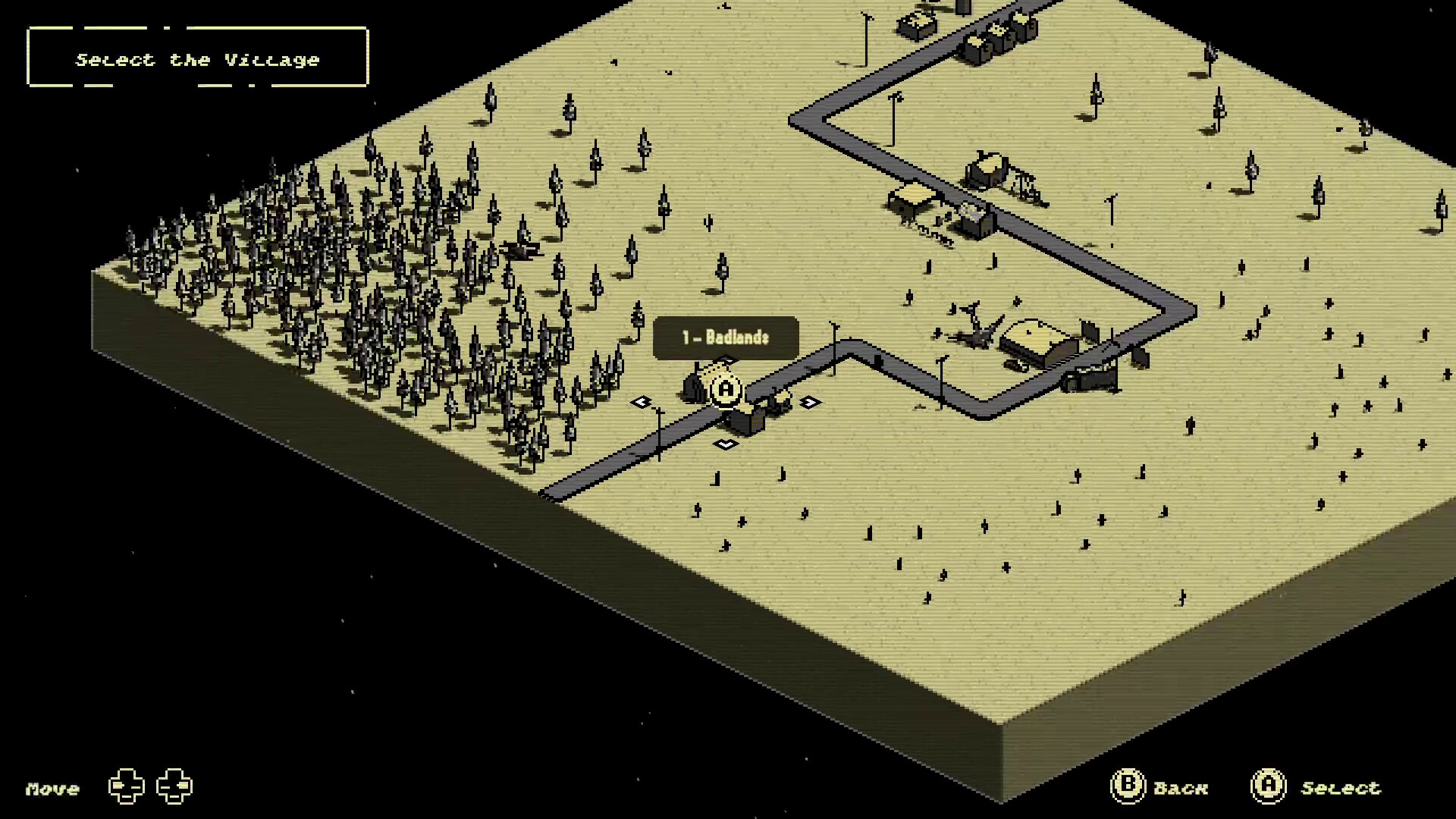The image size is (1456, 819).
Task: Click the 1 - Badlands name plate
Action: [x=726, y=339]
